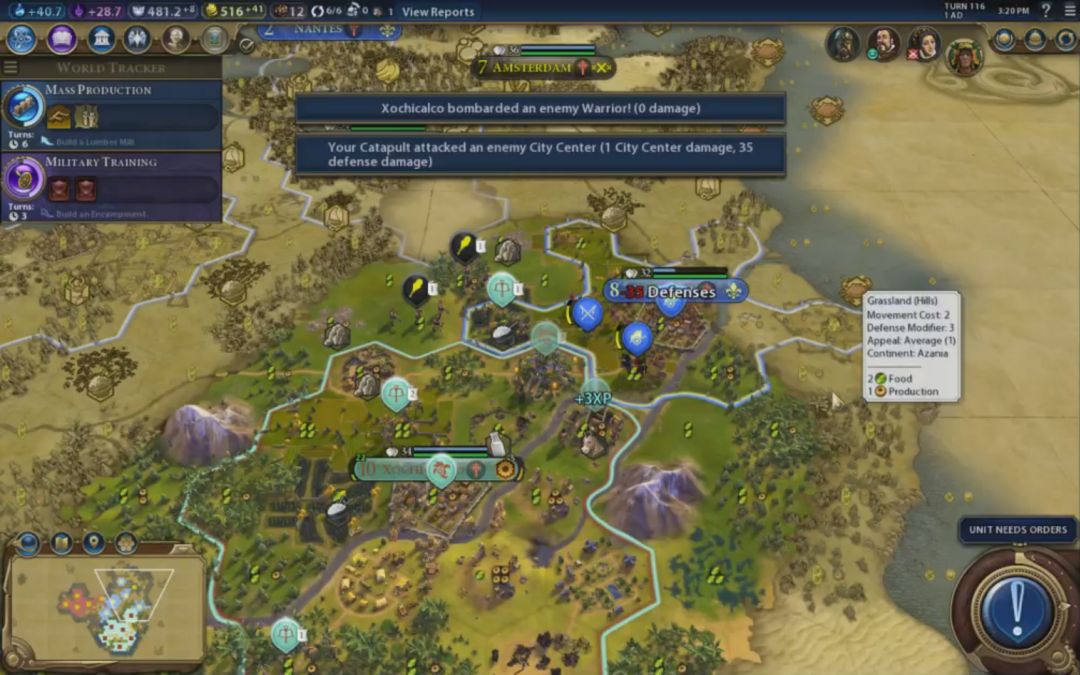Open the religion screen button
Viewport: 1080px width, 675px height.
[x=137, y=39]
